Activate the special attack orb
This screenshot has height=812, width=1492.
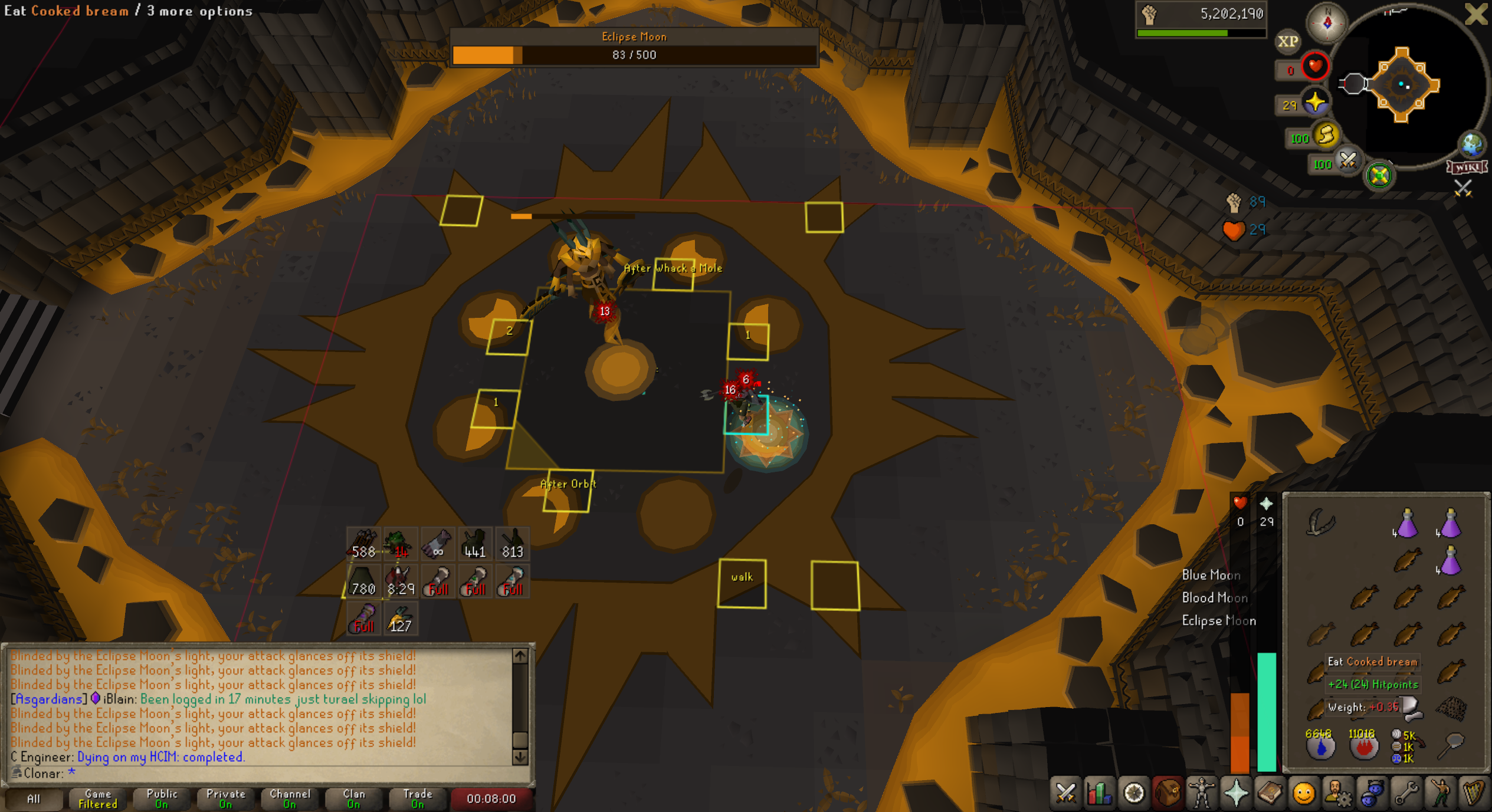(x=1348, y=162)
